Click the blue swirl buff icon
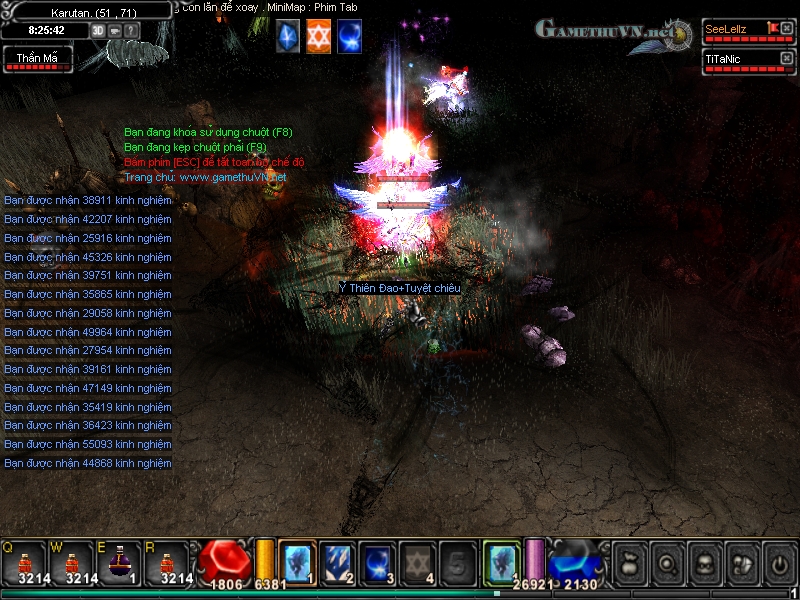The height and width of the screenshot is (600, 800). click(350, 36)
